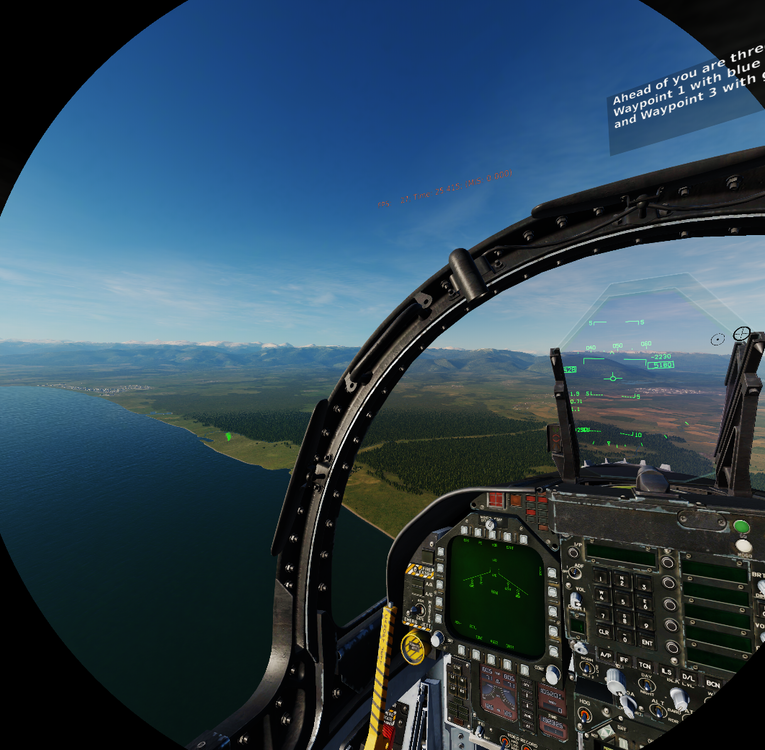The image size is (765, 750).
Task: Click the CLR key on the UFC keypad
Action: [x=603, y=633]
